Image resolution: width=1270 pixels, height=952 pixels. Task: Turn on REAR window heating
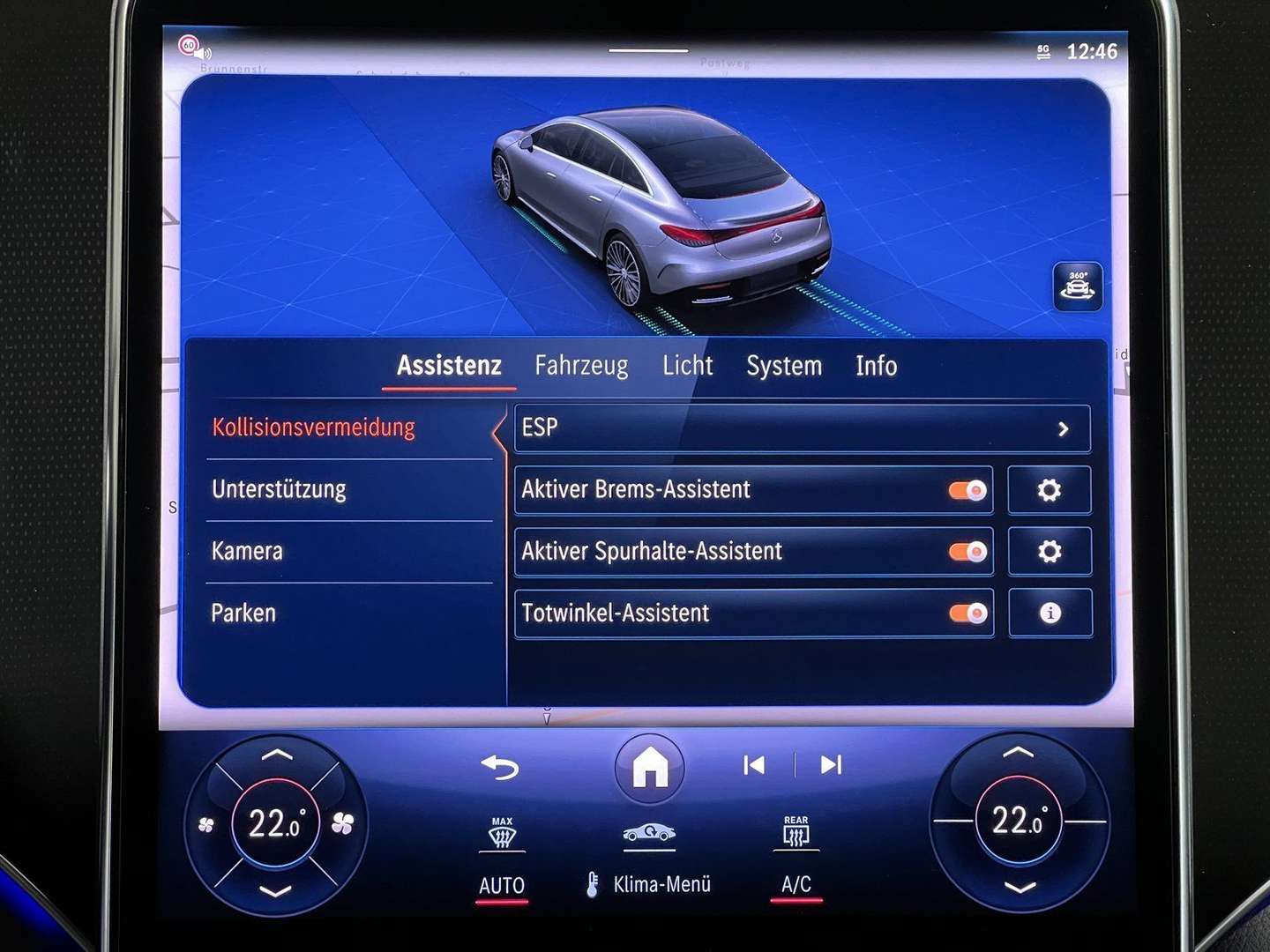tap(796, 833)
